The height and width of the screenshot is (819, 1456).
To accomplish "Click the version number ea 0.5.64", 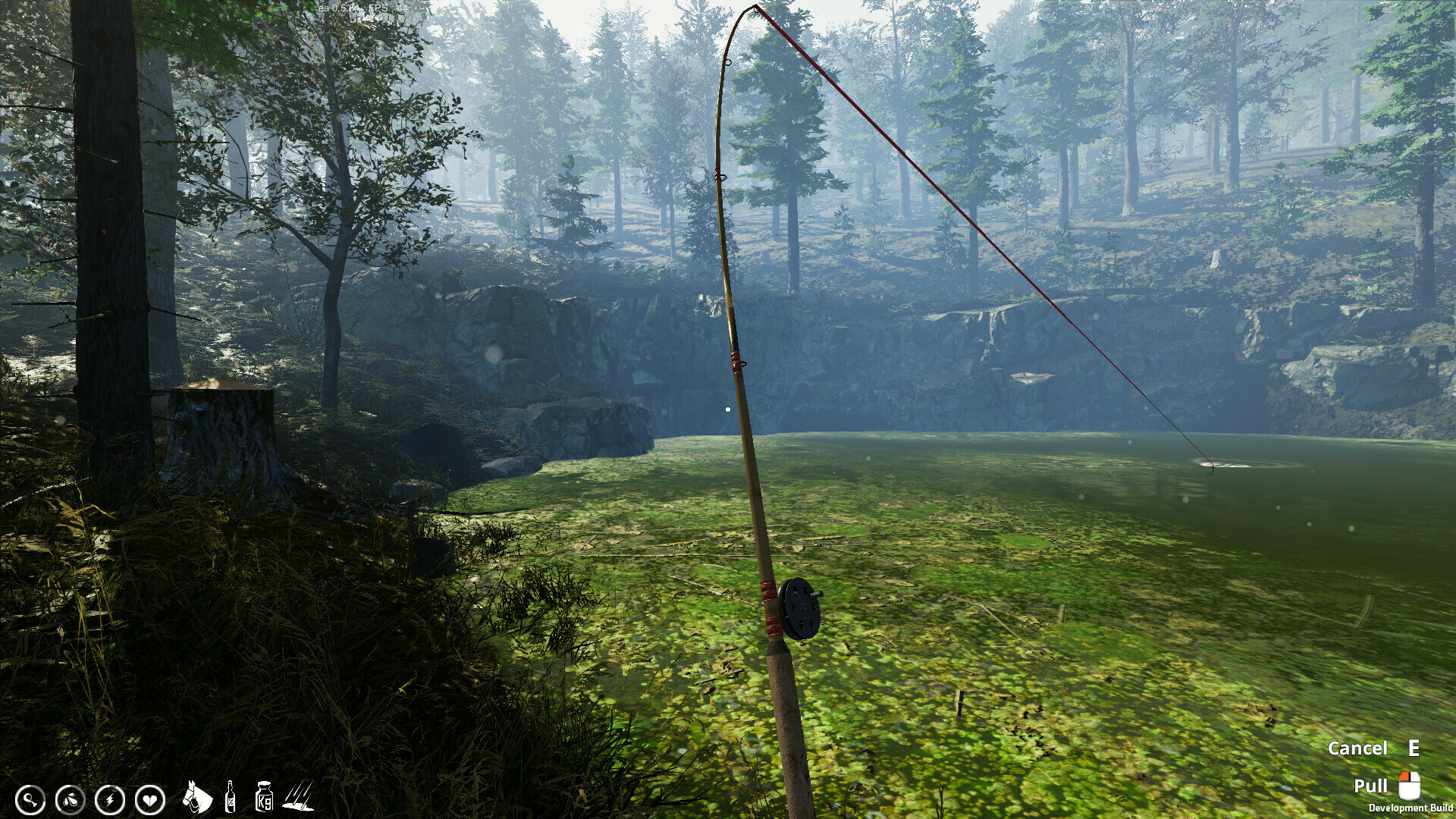I will [340, 8].
